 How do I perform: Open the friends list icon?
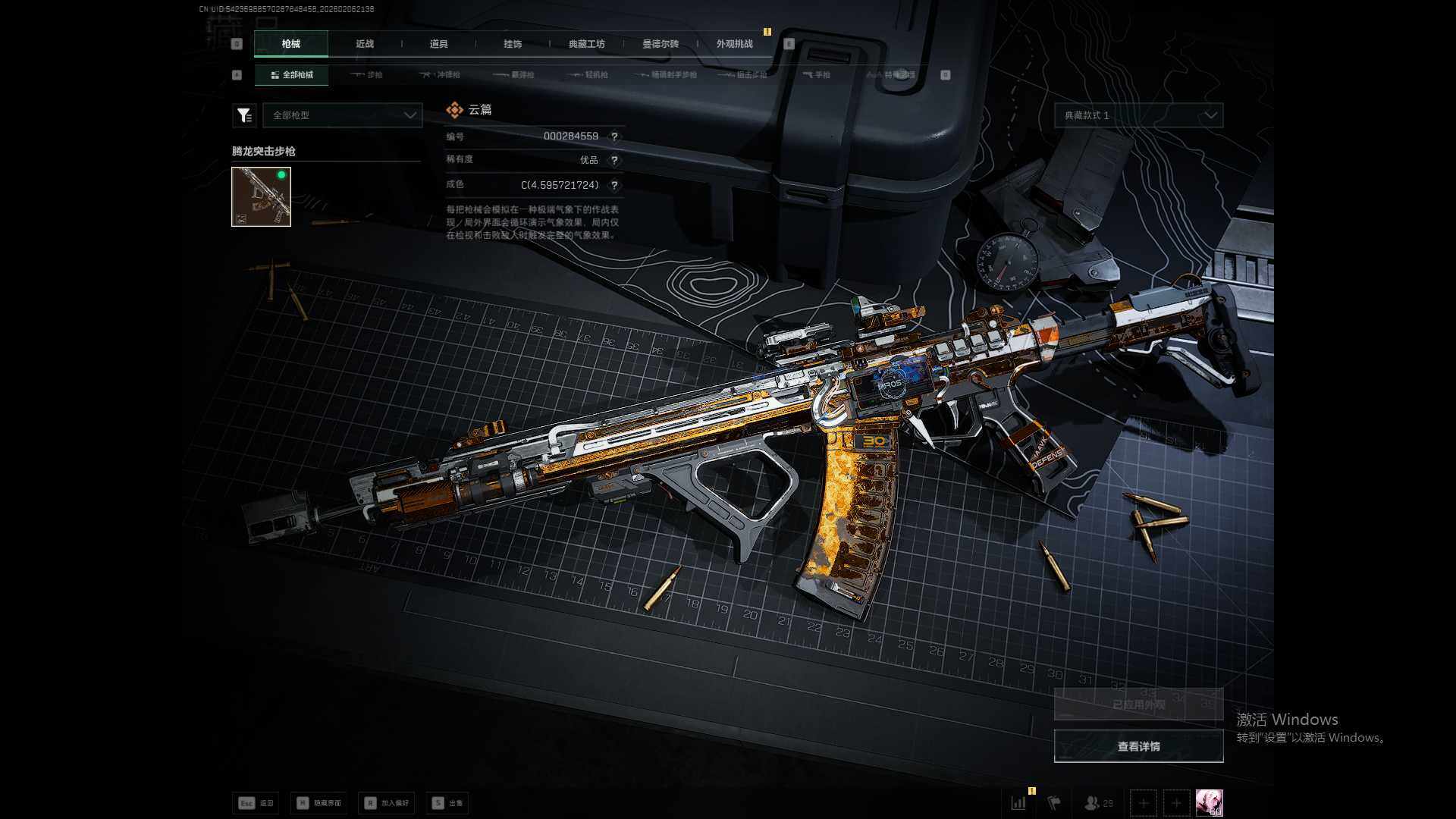1098,803
